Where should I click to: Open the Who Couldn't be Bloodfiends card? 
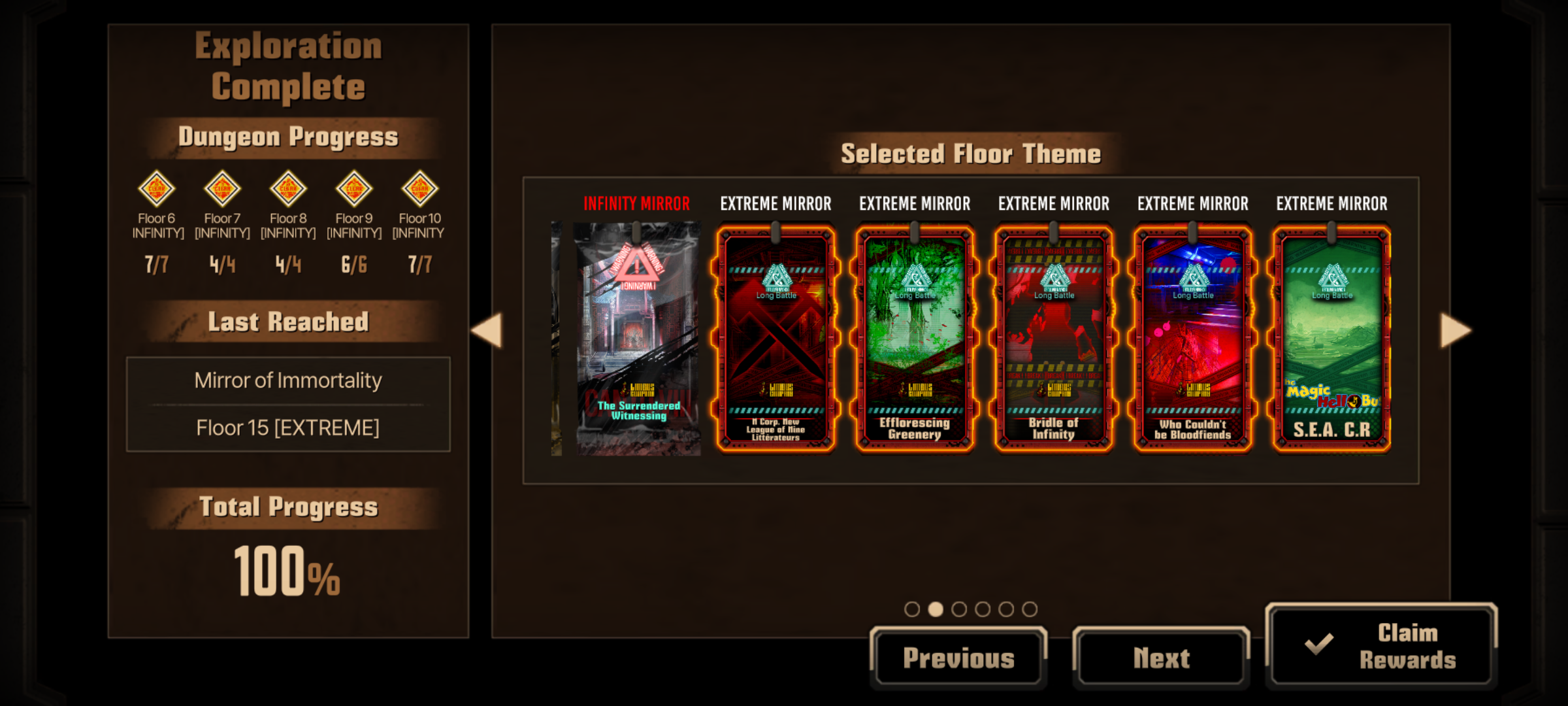(1193, 339)
